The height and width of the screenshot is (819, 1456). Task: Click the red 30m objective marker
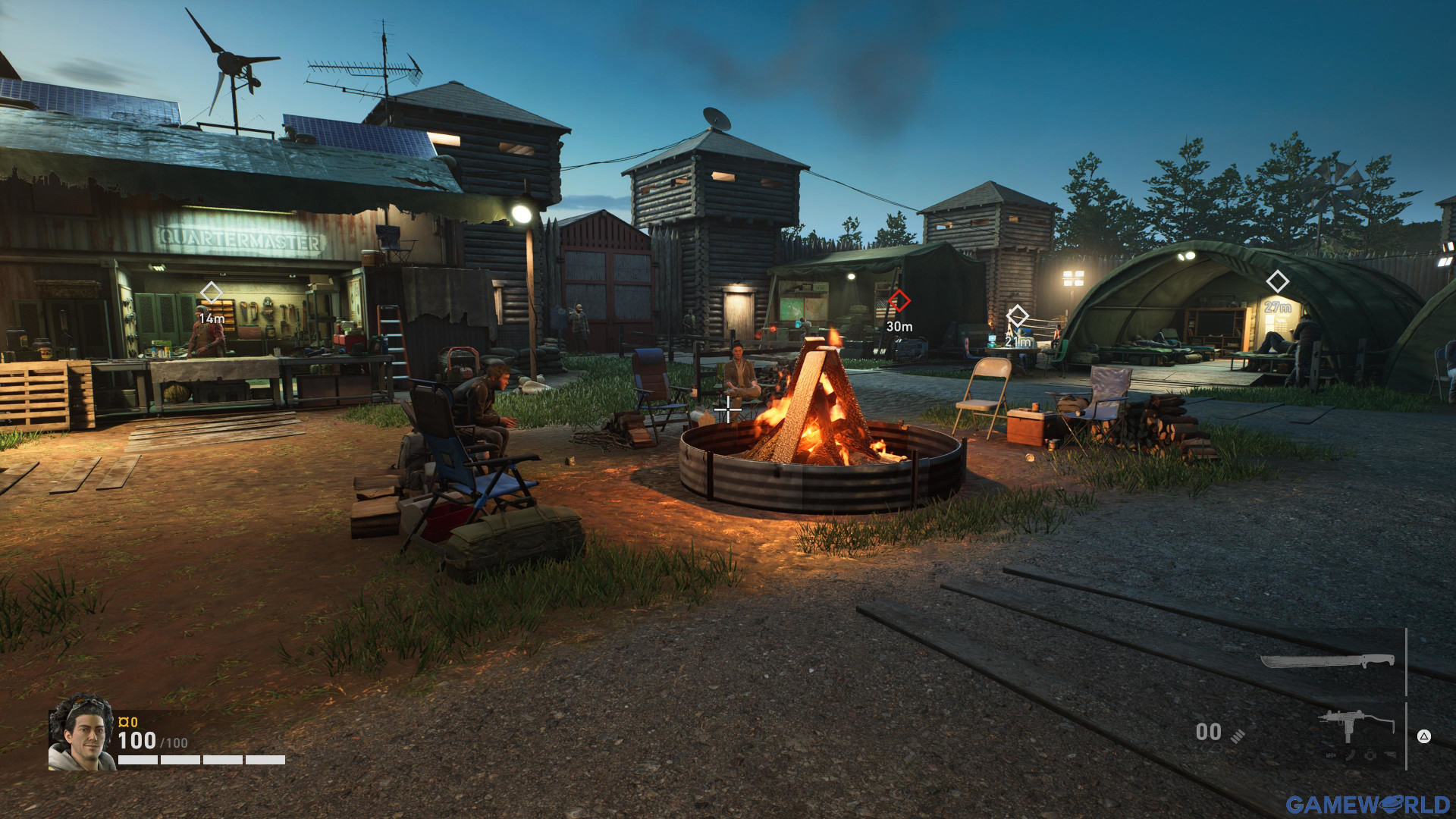click(899, 301)
